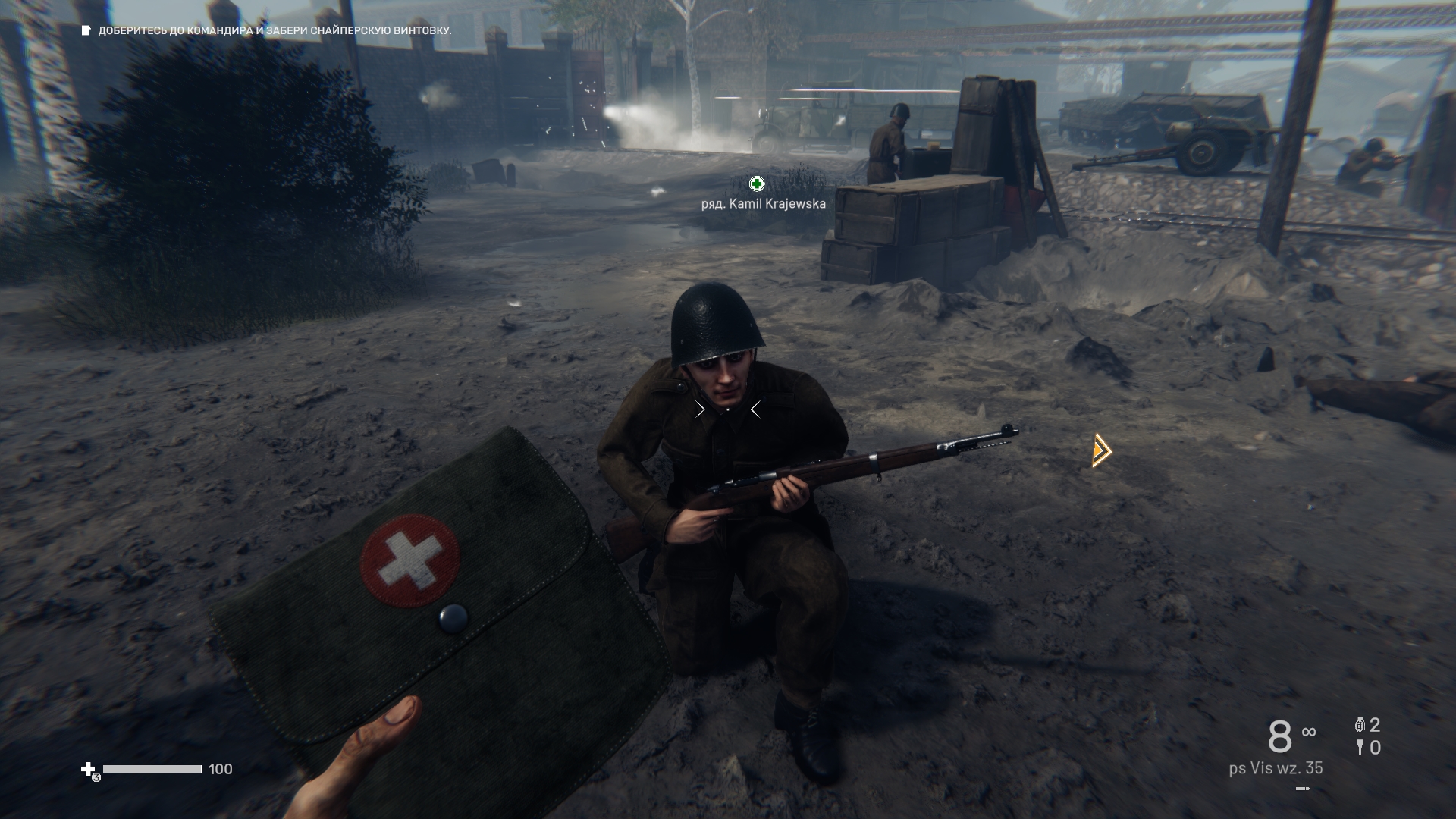
Task: Select the orange objective waypoint arrow
Action: (1101, 450)
